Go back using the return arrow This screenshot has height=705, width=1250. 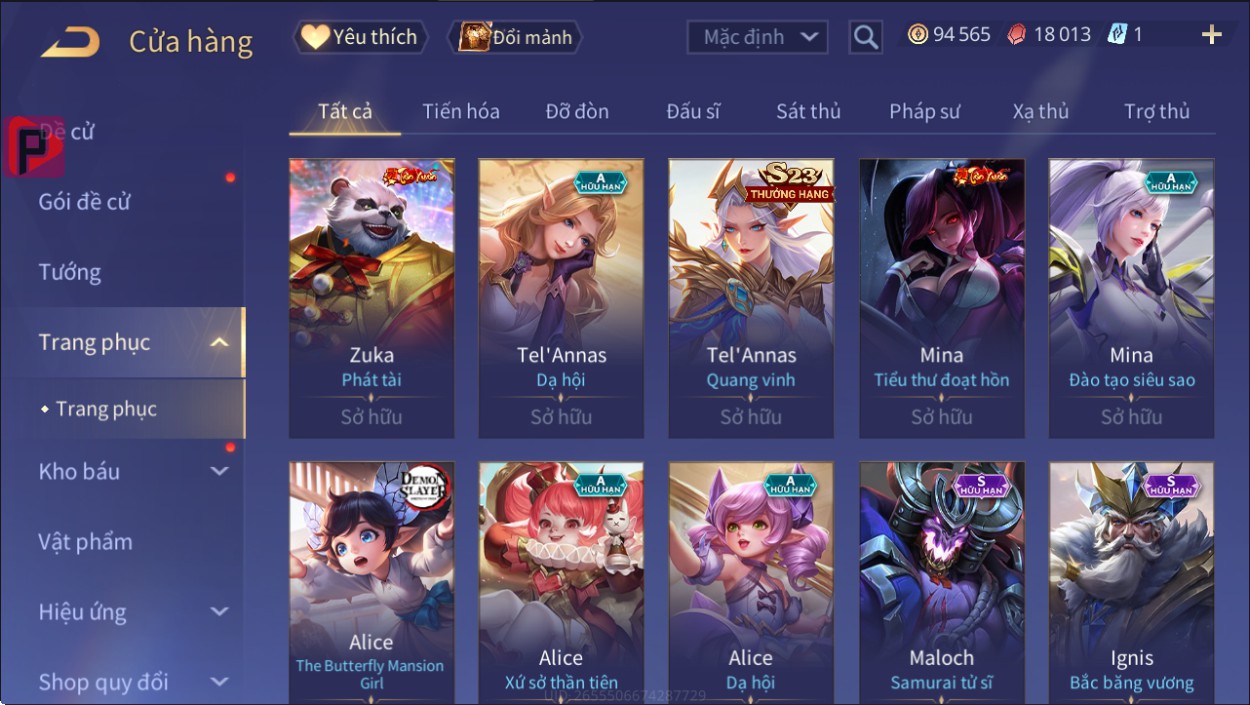tap(70, 41)
